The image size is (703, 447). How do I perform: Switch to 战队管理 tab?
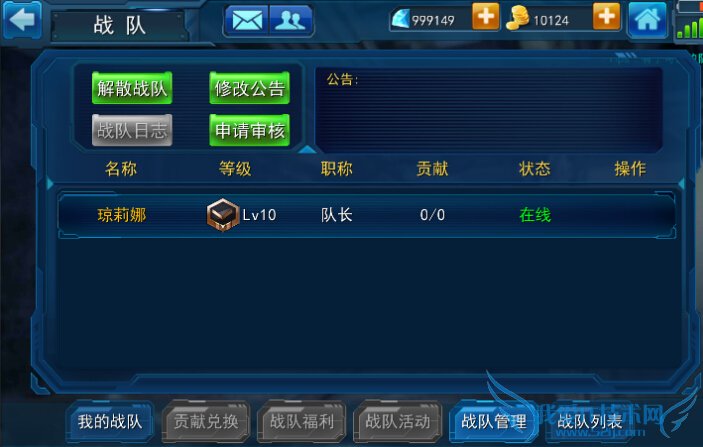coord(494,421)
